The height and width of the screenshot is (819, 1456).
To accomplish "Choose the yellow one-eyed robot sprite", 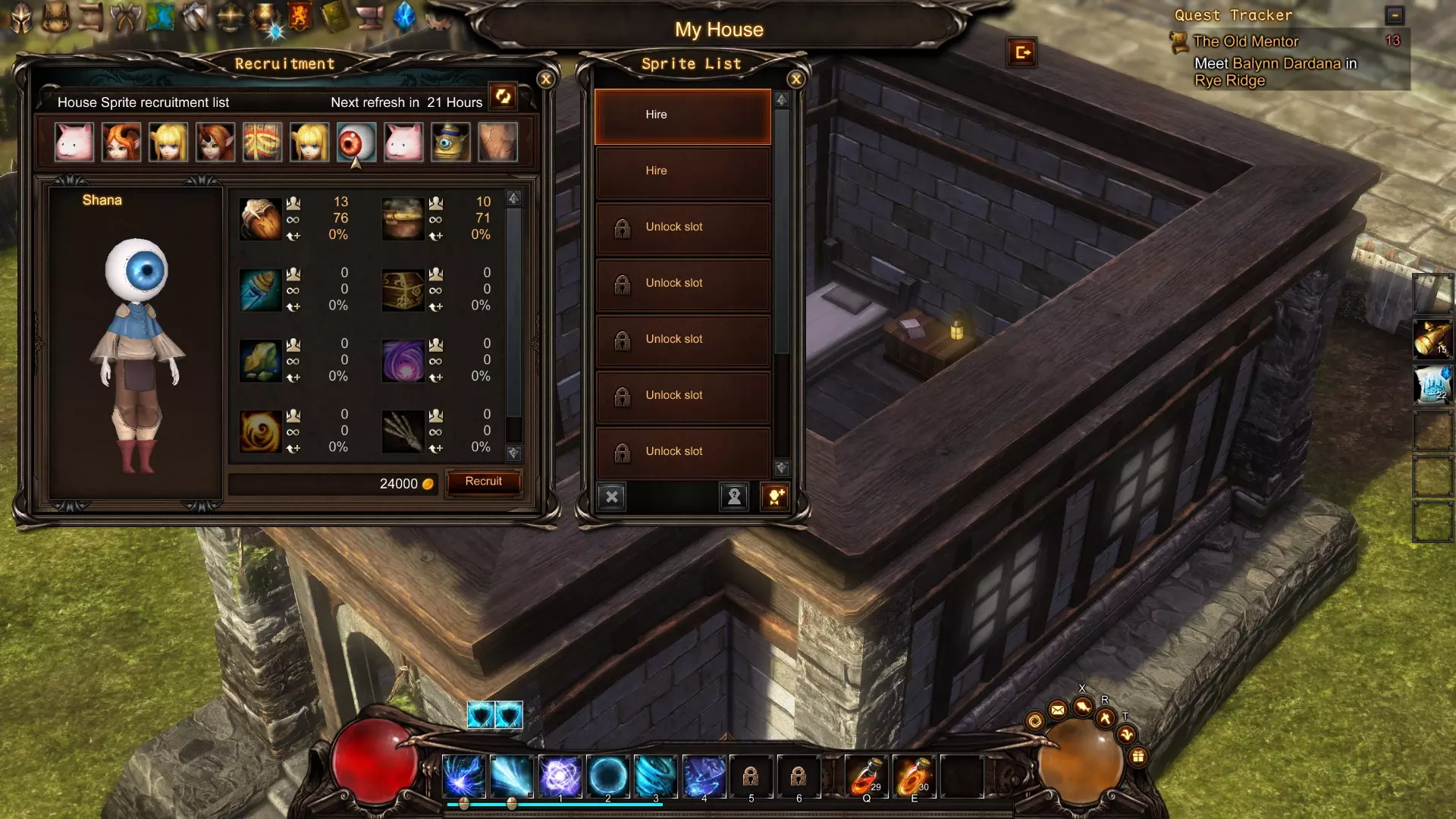I will pos(450,142).
